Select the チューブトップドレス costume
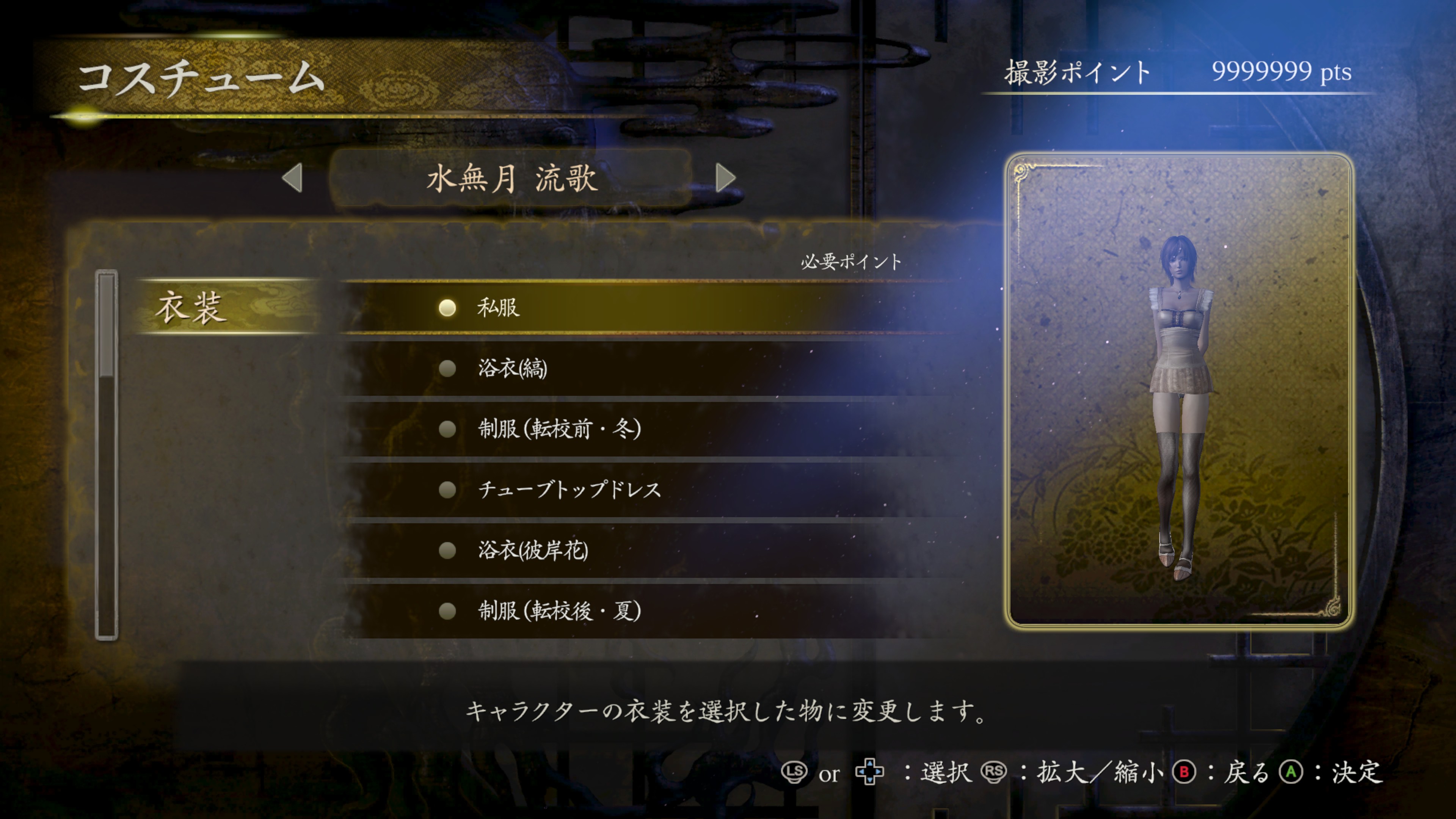 click(x=569, y=490)
